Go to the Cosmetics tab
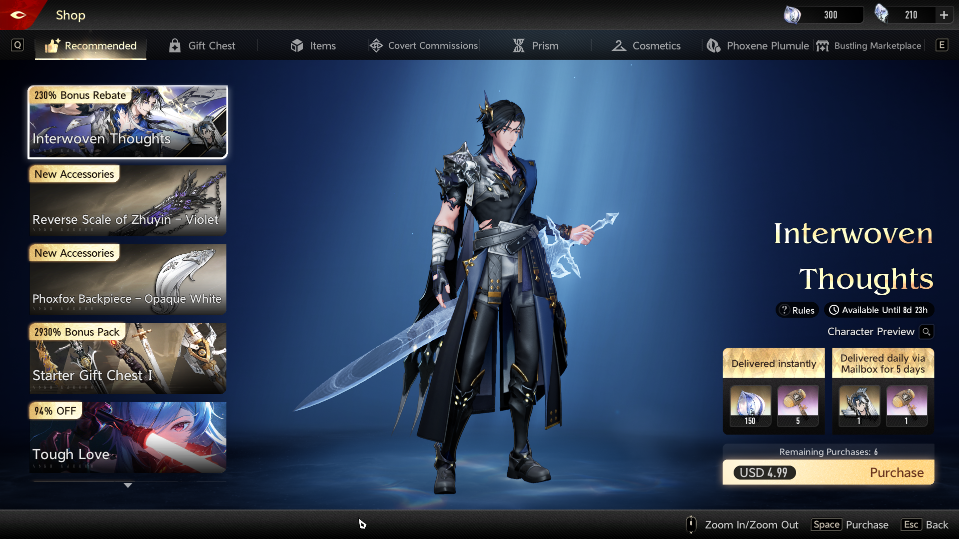Viewport: 959px width, 539px height. click(646, 46)
